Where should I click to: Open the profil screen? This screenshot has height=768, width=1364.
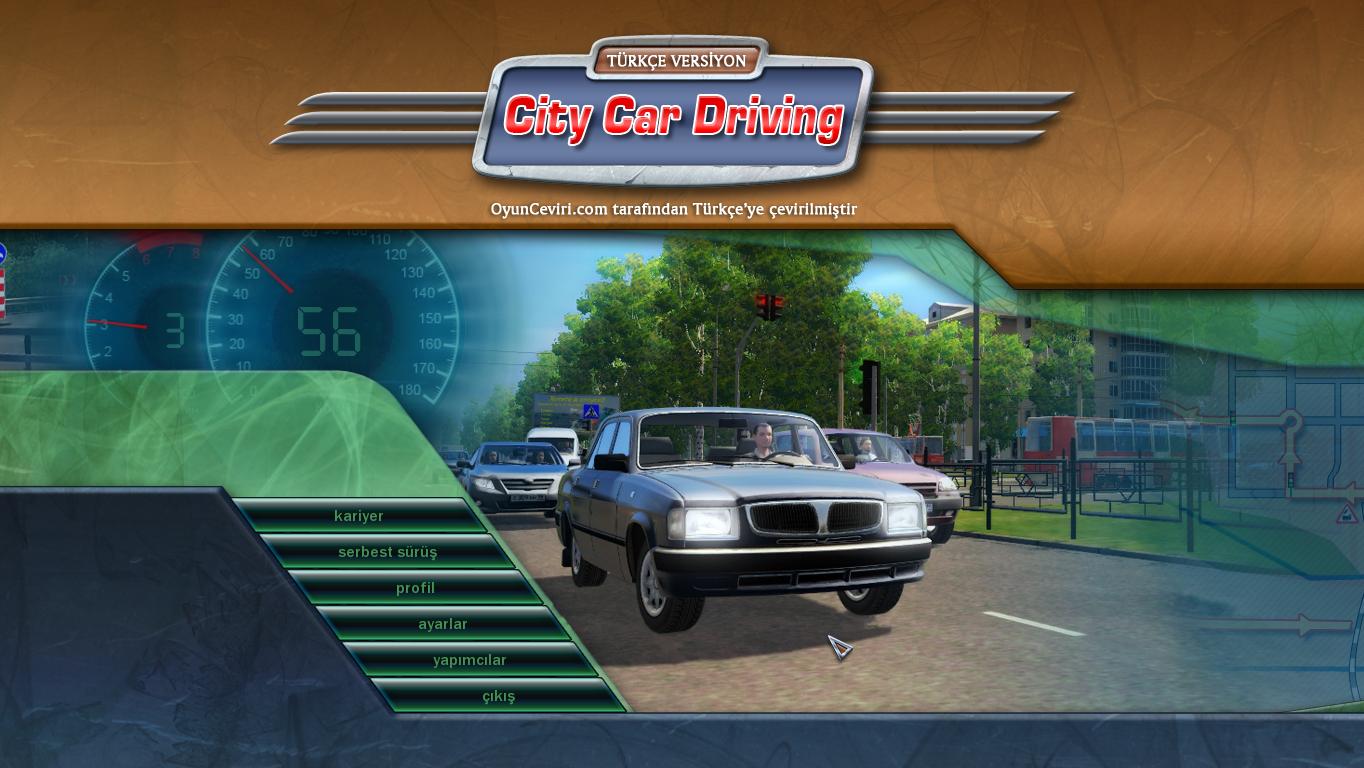point(414,587)
